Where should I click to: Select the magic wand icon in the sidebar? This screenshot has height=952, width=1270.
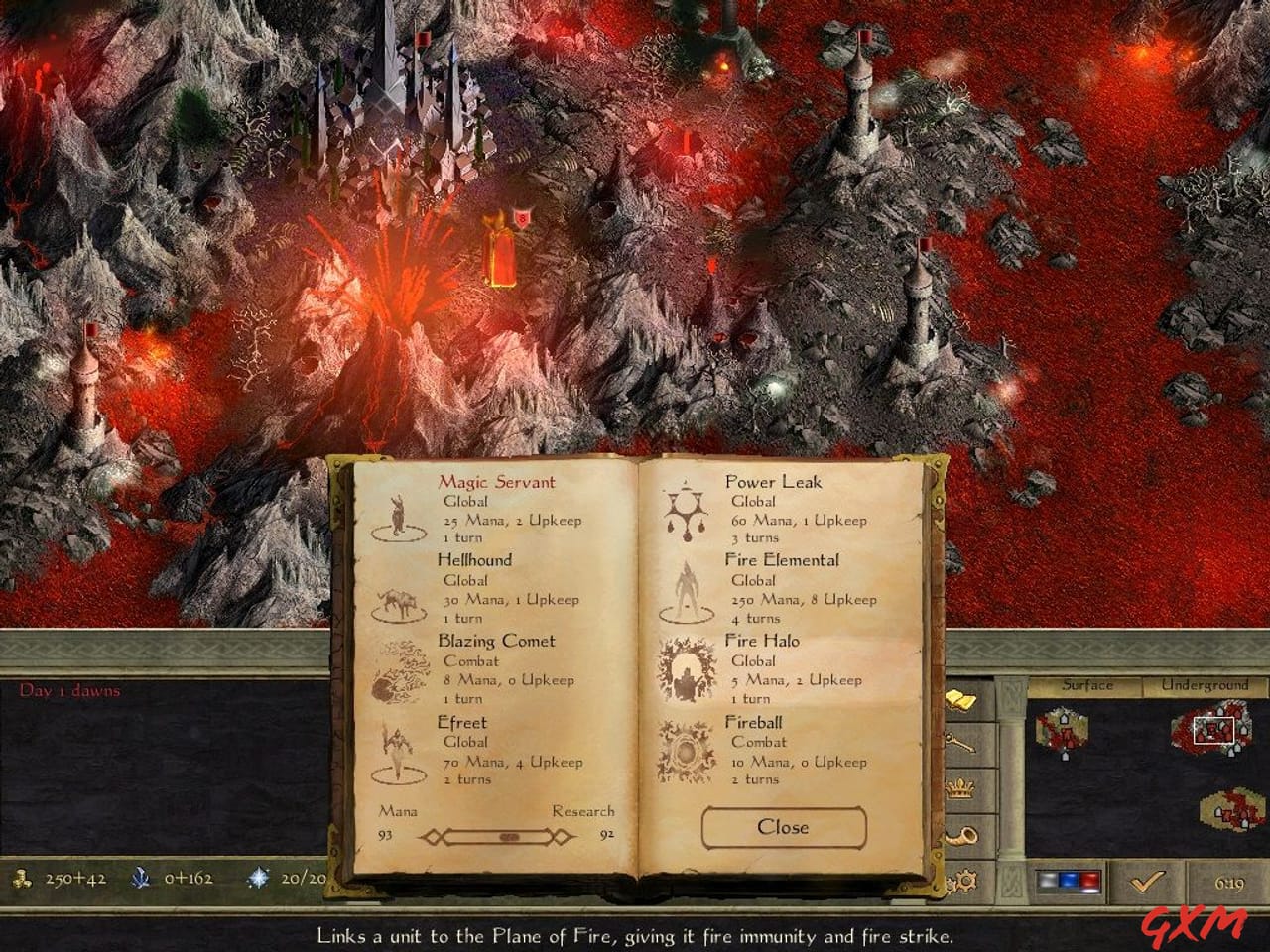(x=959, y=742)
